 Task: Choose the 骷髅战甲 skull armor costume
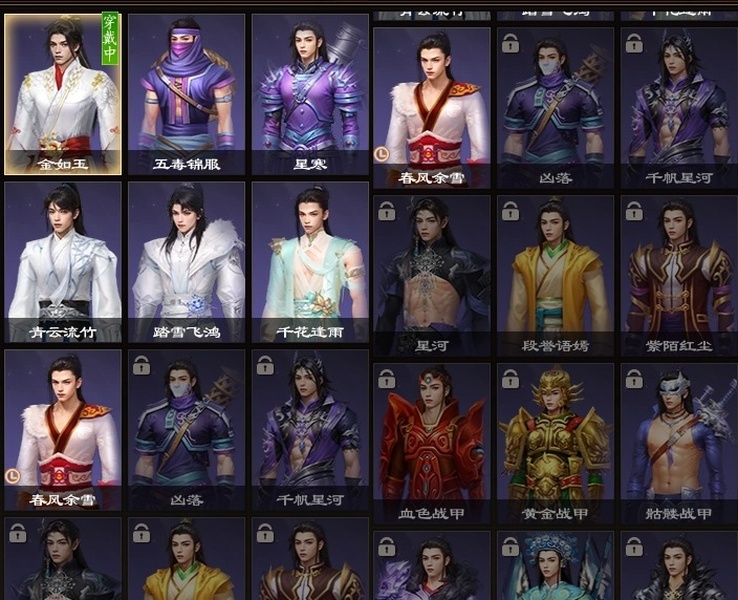[679, 443]
